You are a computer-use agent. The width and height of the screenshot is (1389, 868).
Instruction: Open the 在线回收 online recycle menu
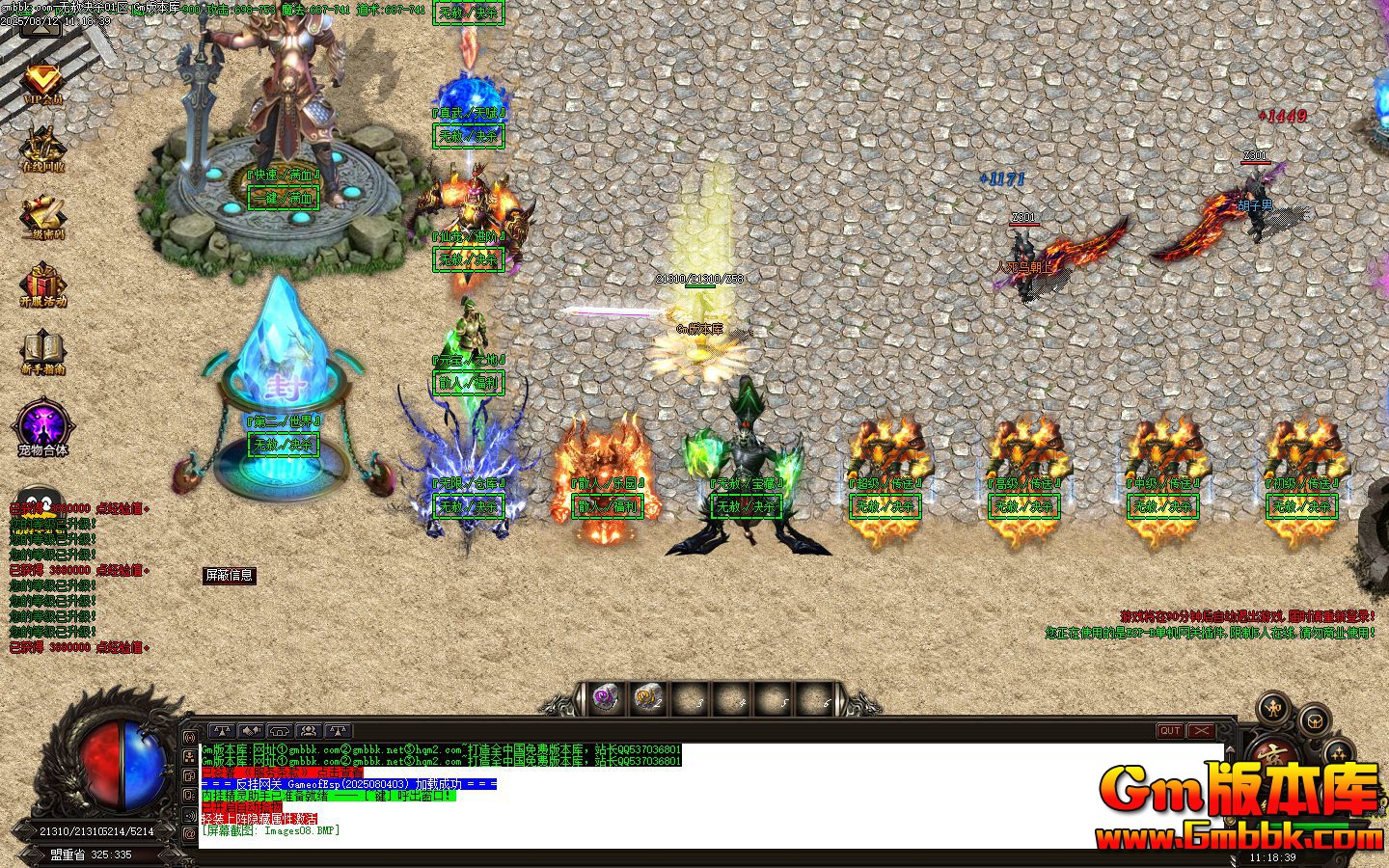pyautogui.click(x=41, y=148)
